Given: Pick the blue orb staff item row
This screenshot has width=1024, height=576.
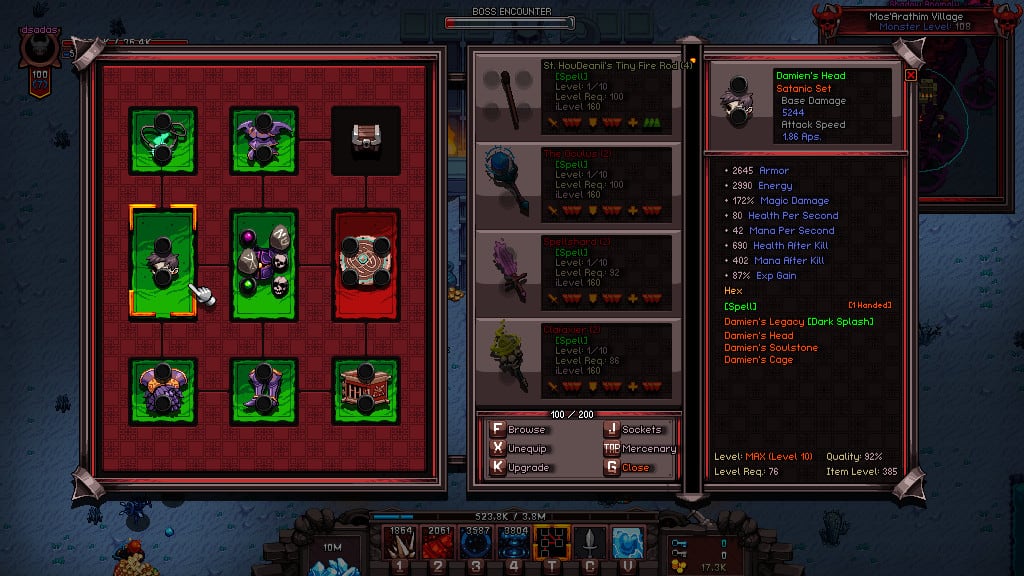Looking at the screenshot, I should click(x=578, y=184).
